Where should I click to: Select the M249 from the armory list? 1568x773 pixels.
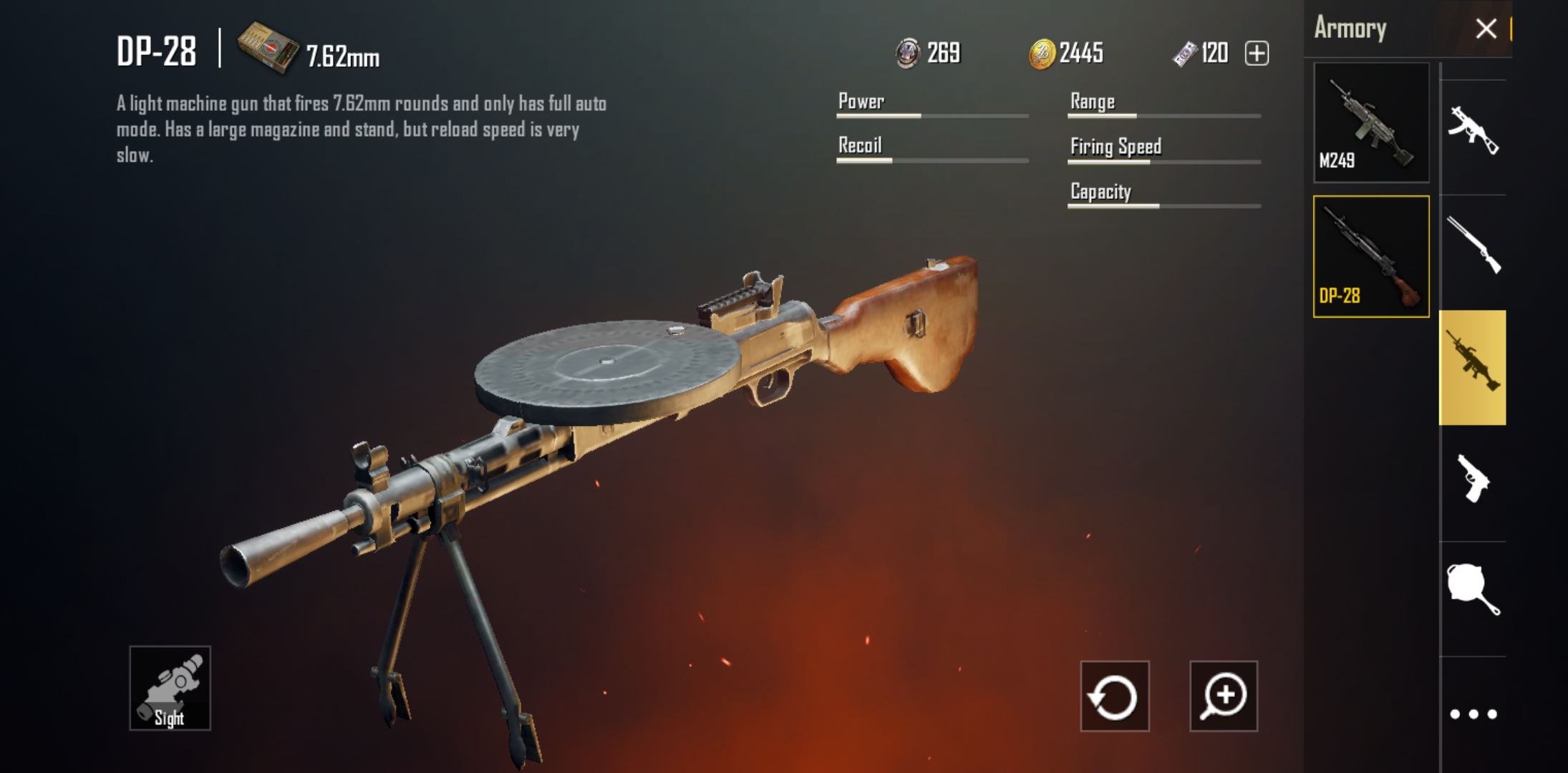(1370, 123)
